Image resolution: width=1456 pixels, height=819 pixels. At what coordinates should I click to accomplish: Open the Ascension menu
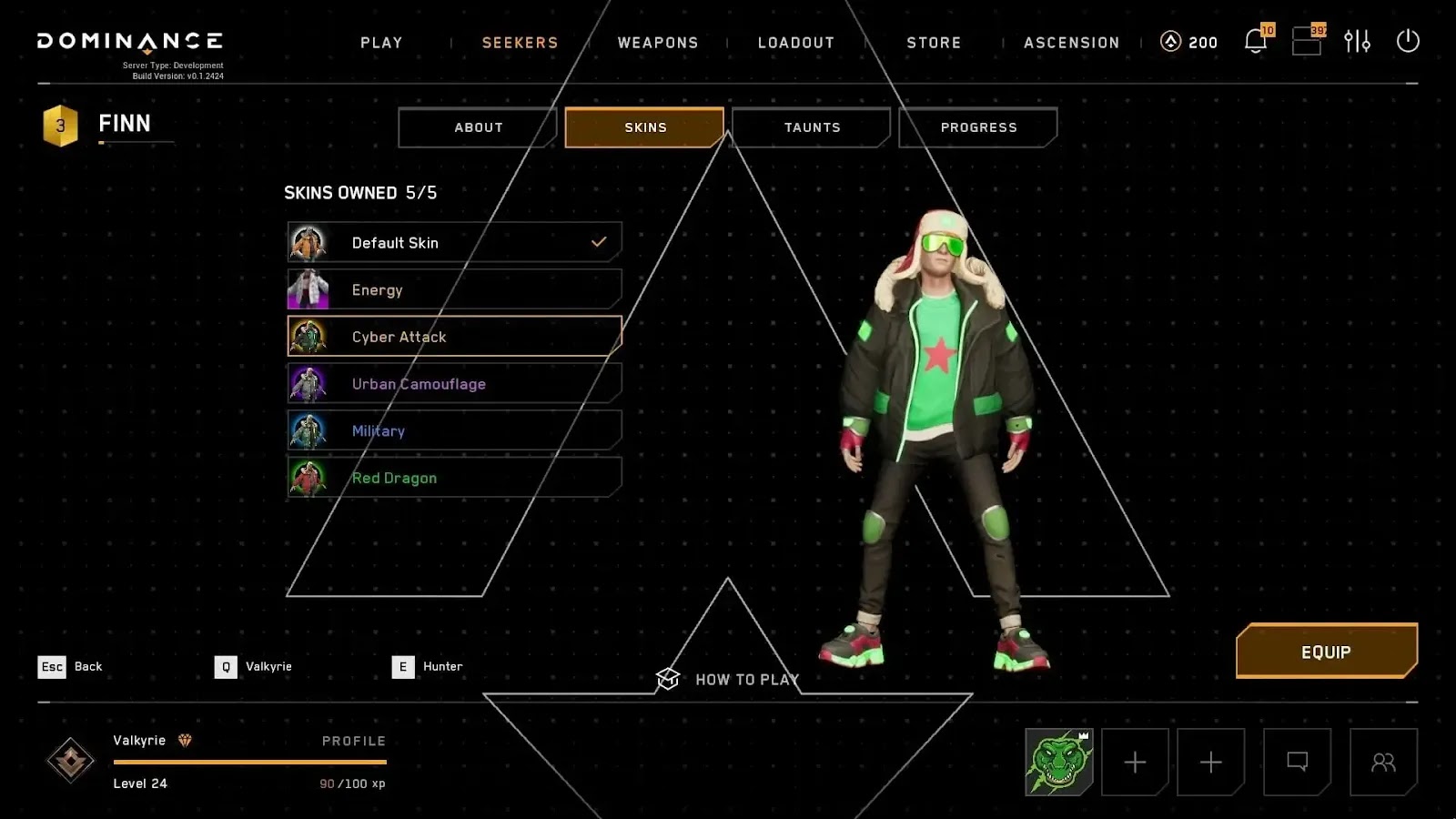1071,43
